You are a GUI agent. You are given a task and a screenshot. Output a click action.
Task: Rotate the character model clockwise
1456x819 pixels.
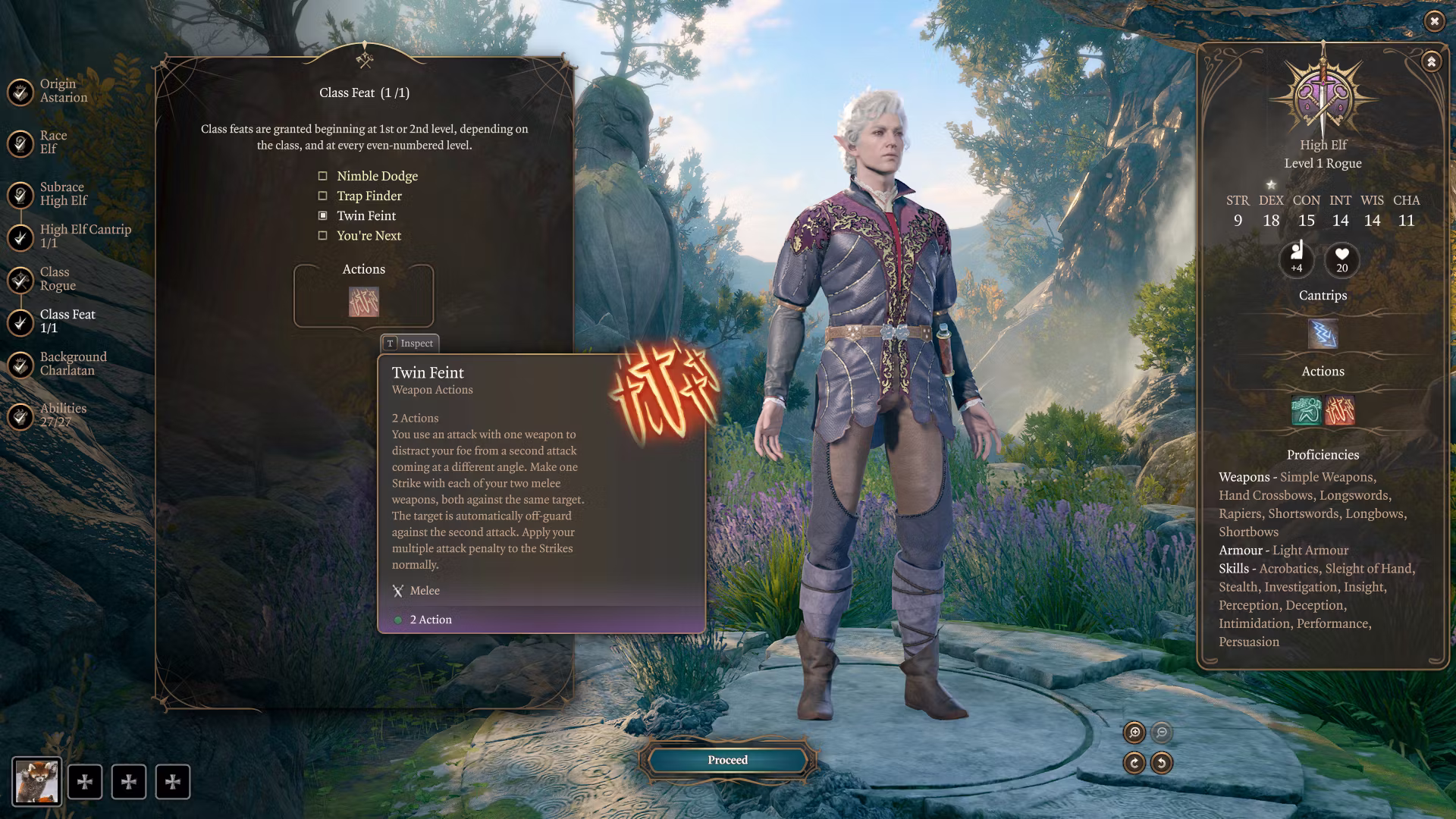(1134, 763)
